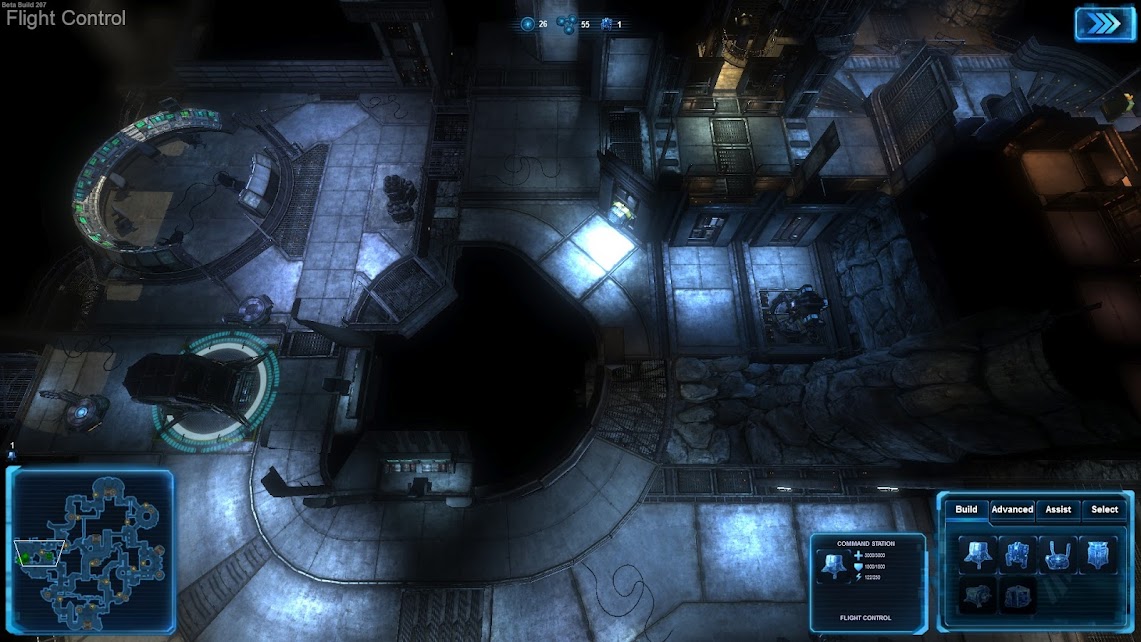
Task: Choose the Command Station build icon
Action: pyautogui.click(x=977, y=554)
